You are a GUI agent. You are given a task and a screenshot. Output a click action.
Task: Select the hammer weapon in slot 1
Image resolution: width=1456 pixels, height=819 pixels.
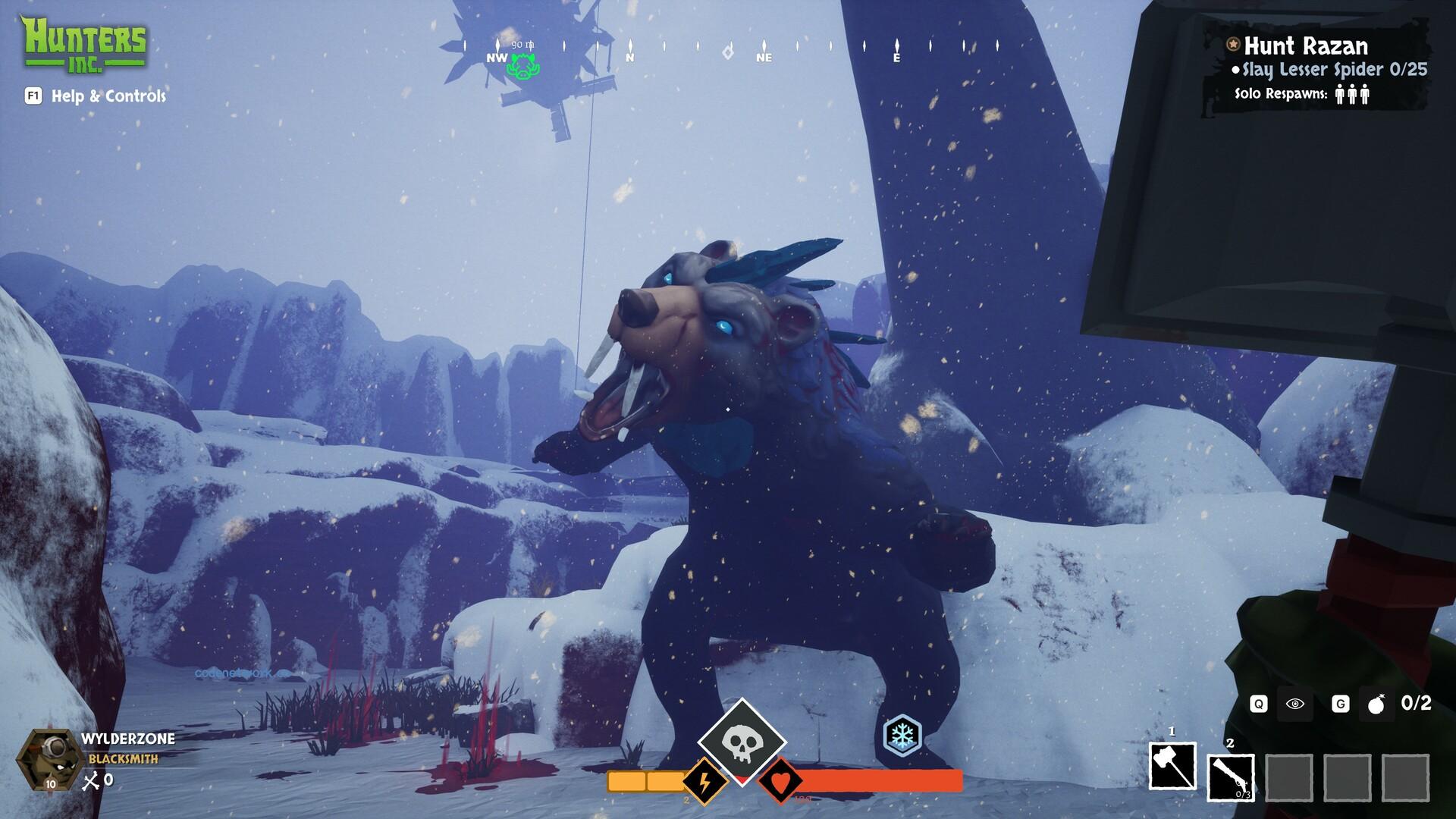click(x=1172, y=766)
